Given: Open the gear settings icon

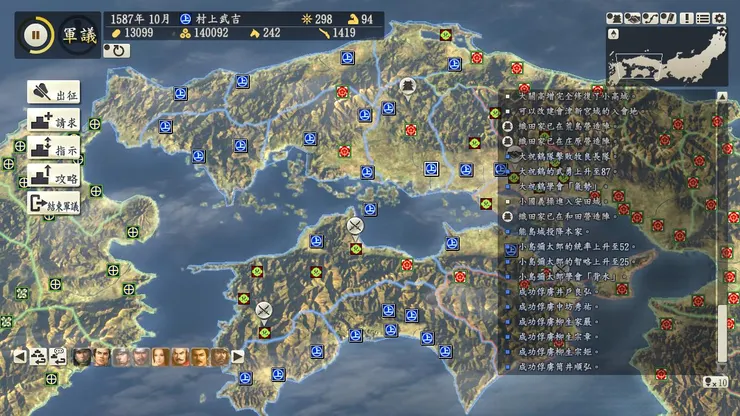Looking at the screenshot, I should (x=719, y=18).
